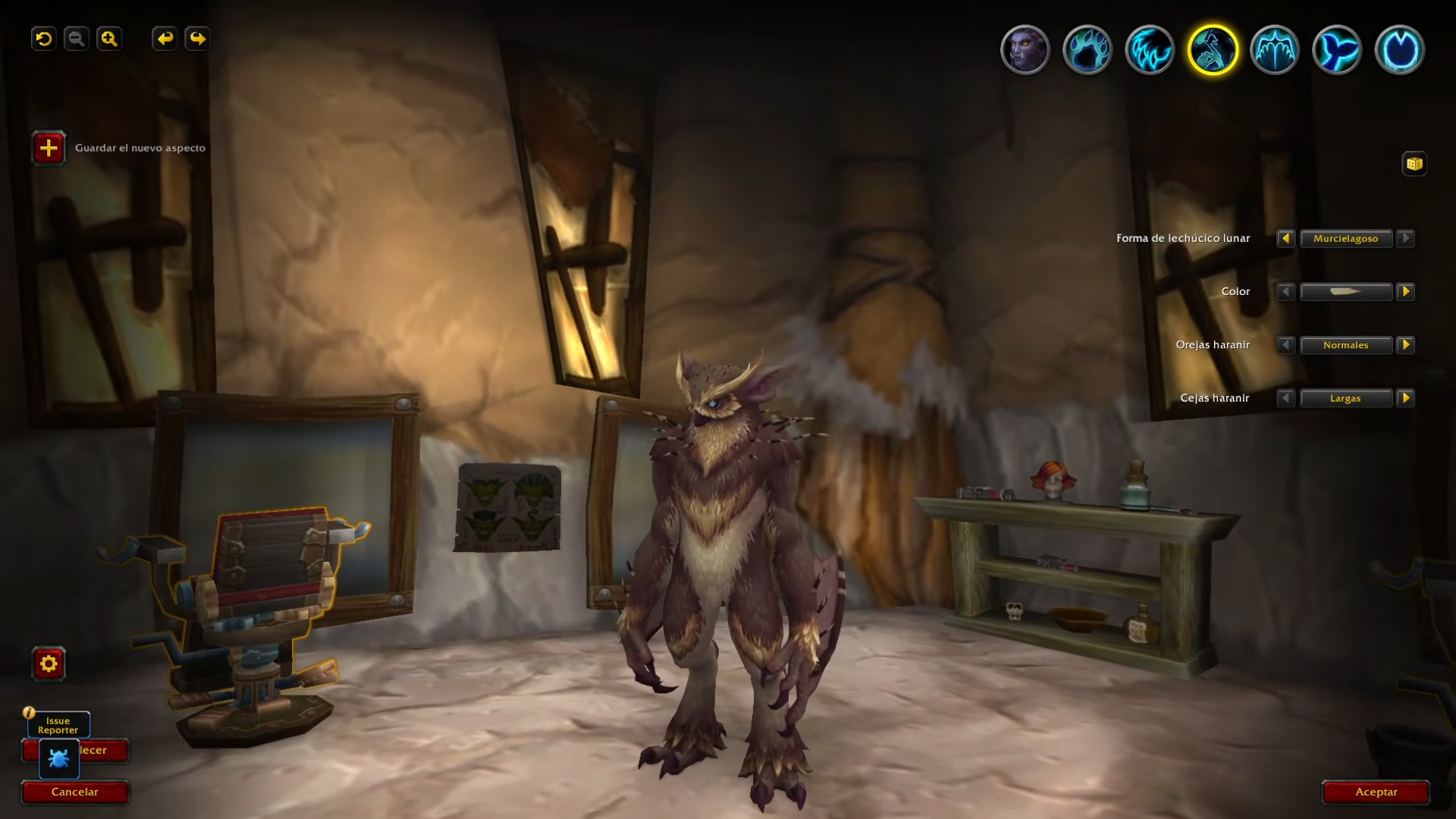1456x819 pixels.
Task: Randomize appearance with the dice button
Action: [1414, 164]
